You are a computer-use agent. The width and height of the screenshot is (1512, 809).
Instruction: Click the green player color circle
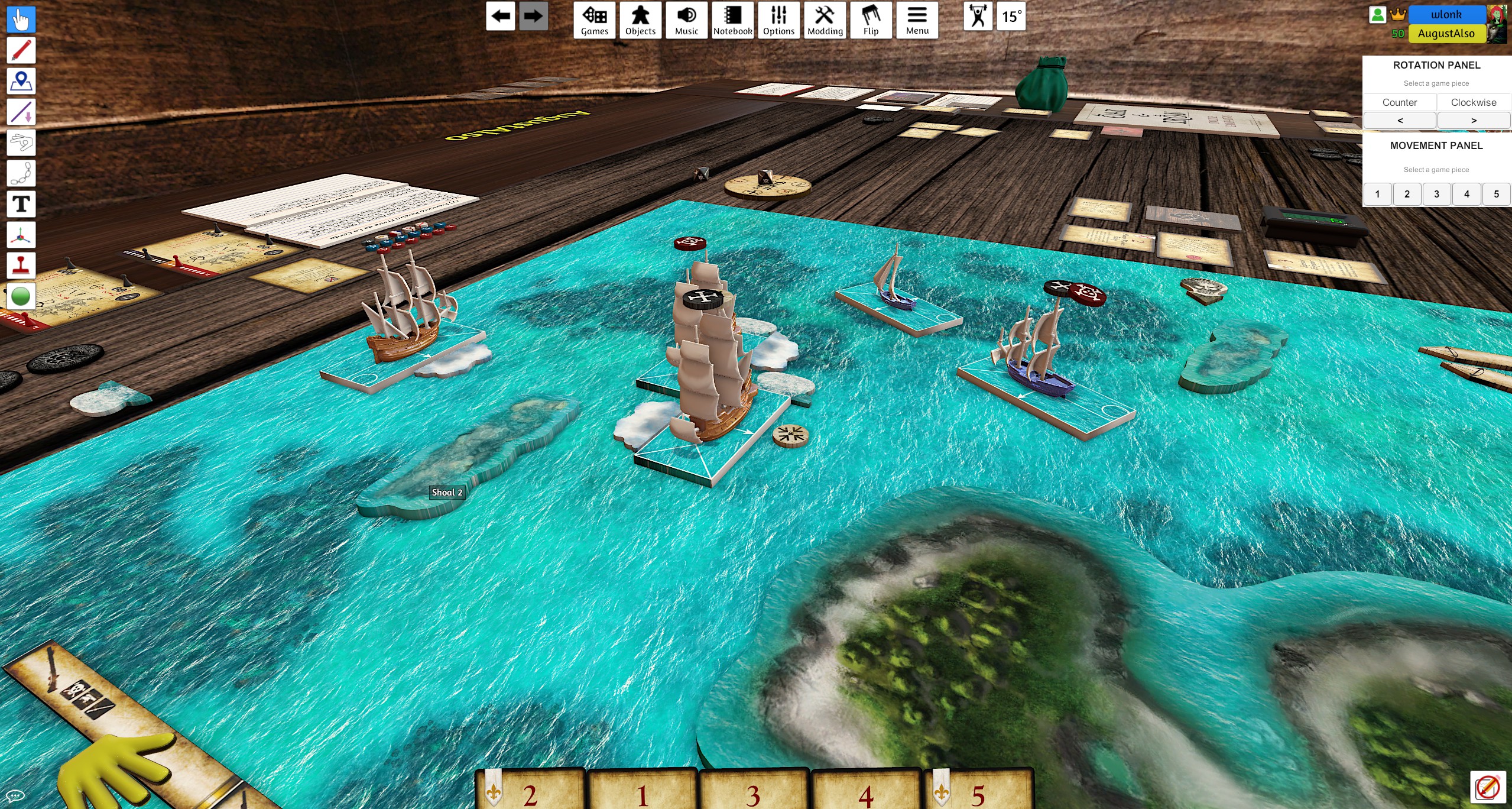(21, 296)
